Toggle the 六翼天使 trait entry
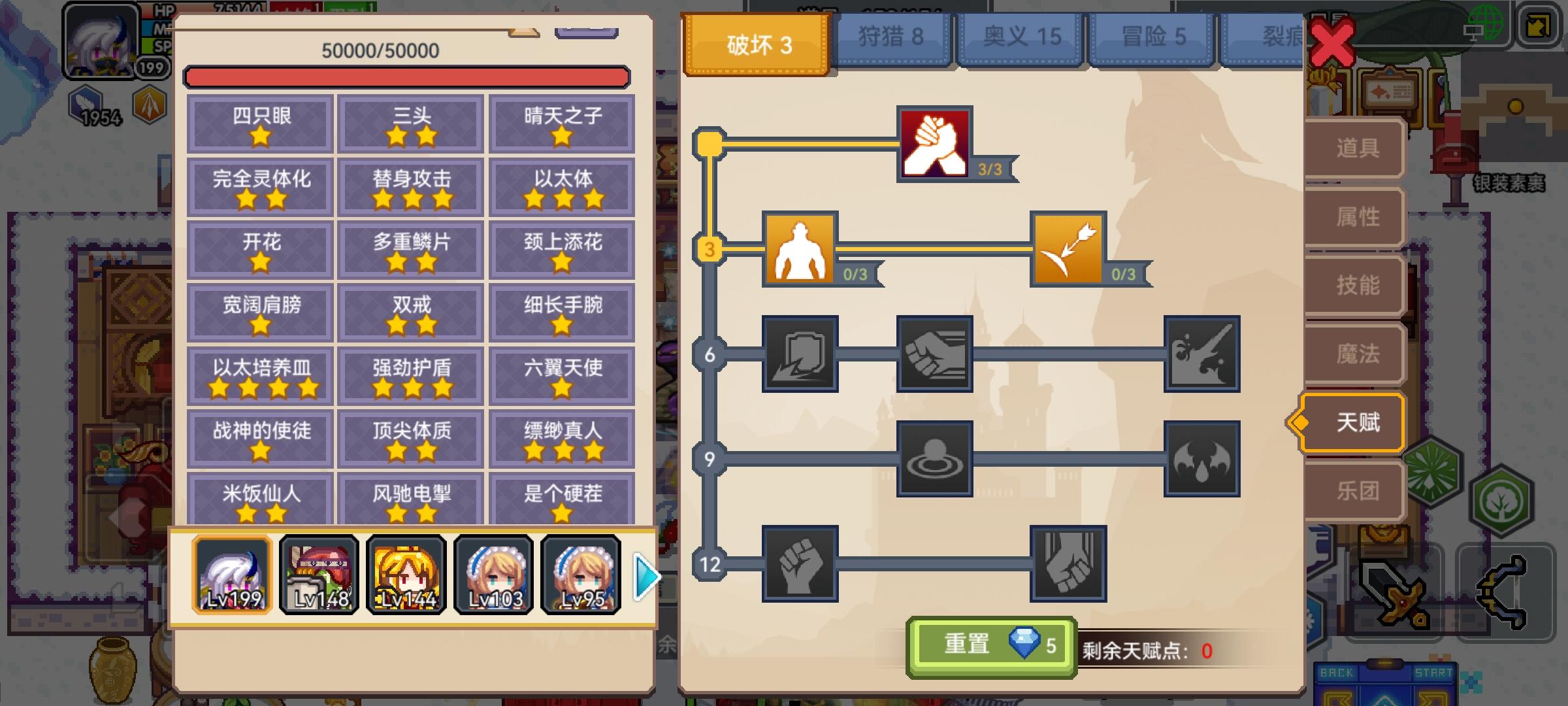Screen dimensions: 1568x706 (563, 376)
